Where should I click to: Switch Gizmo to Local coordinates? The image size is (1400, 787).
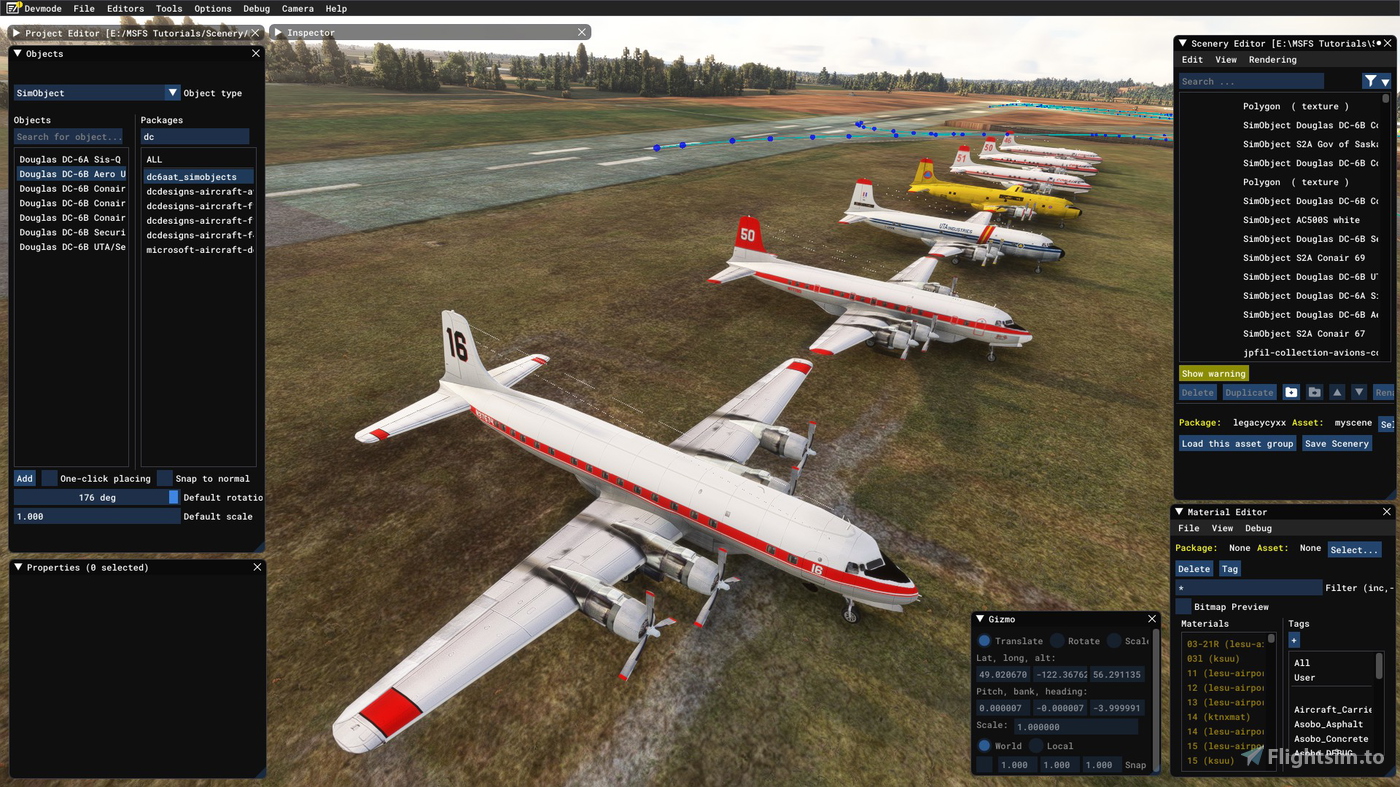click(1036, 746)
